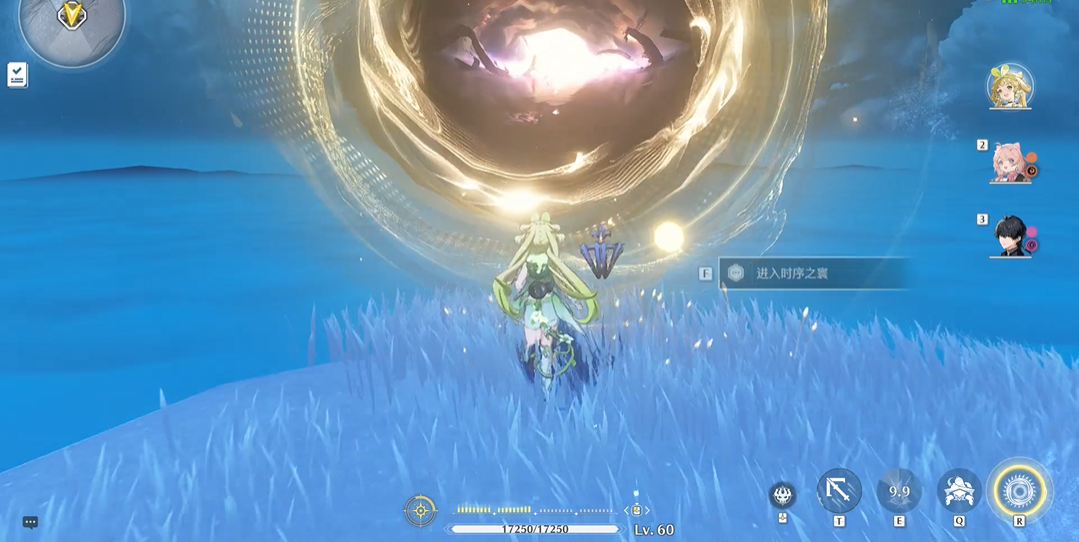Viewport: 1079px width, 542px height.
Task: Trigger the resonance skill on cooldown
Action: point(899,491)
